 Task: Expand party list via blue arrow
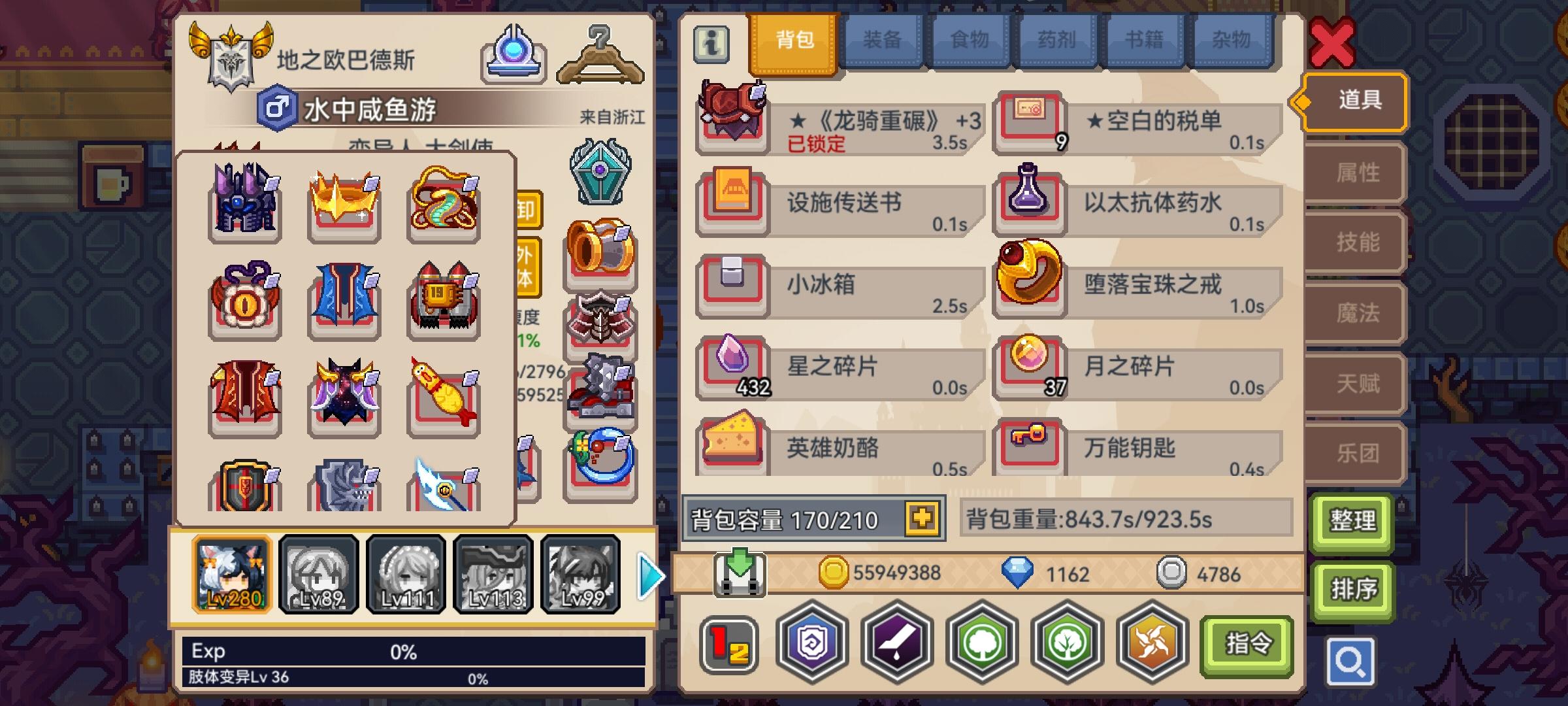click(x=648, y=574)
